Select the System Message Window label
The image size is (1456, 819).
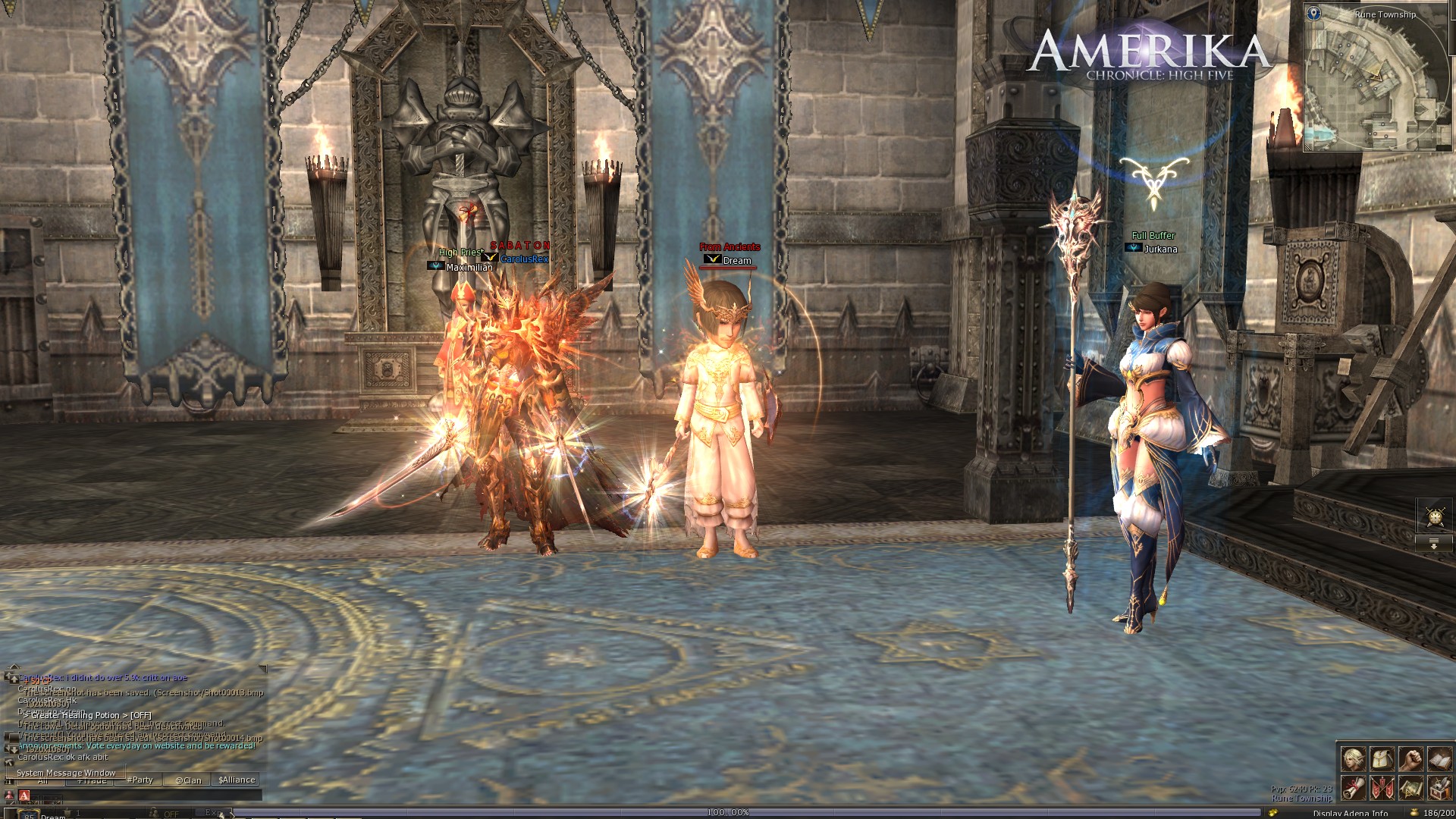pos(66,773)
